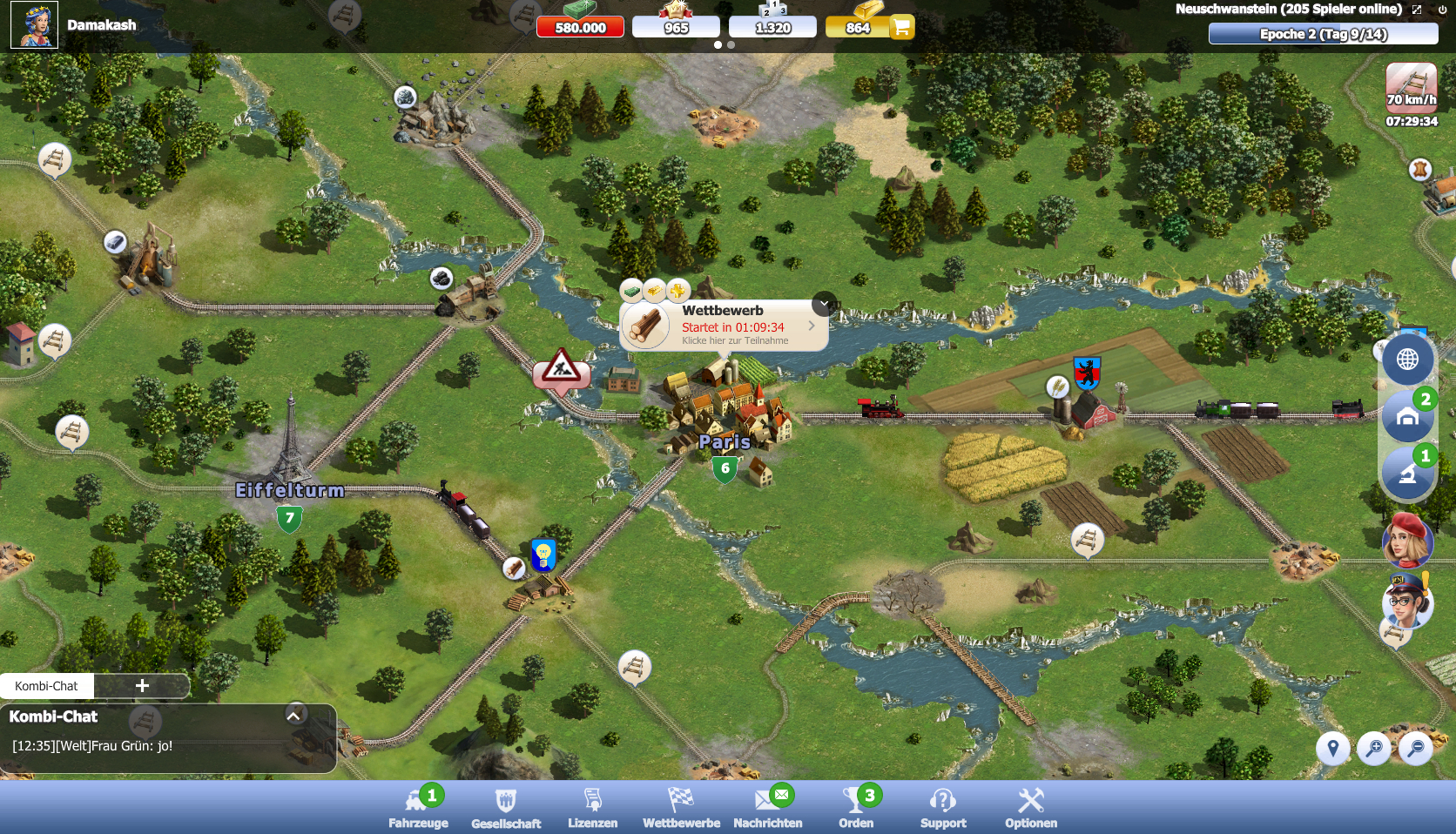Click the power logout icon
The width and height of the screenshot is (1456, 834).
click(1442, 10)
